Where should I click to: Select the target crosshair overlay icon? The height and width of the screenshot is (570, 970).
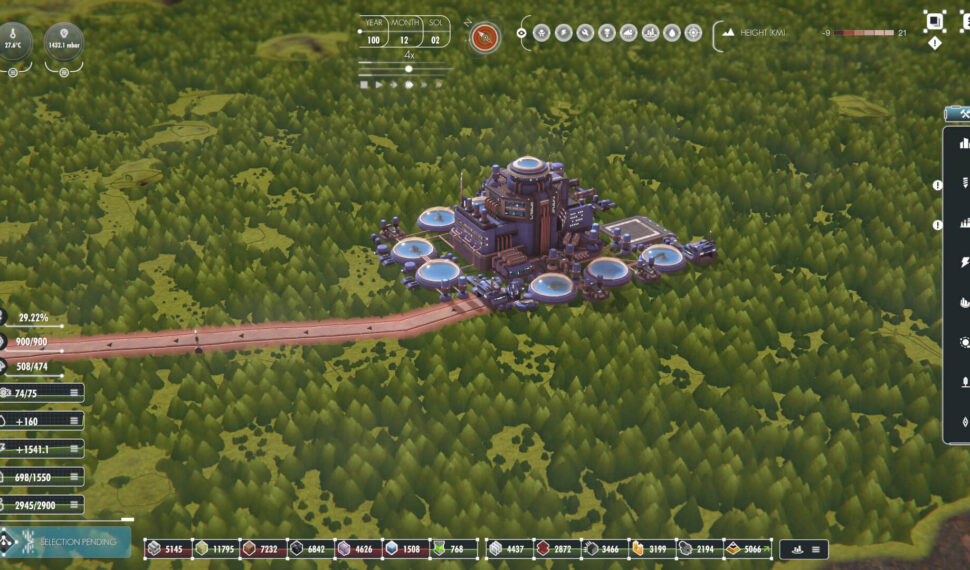[693, 33]
